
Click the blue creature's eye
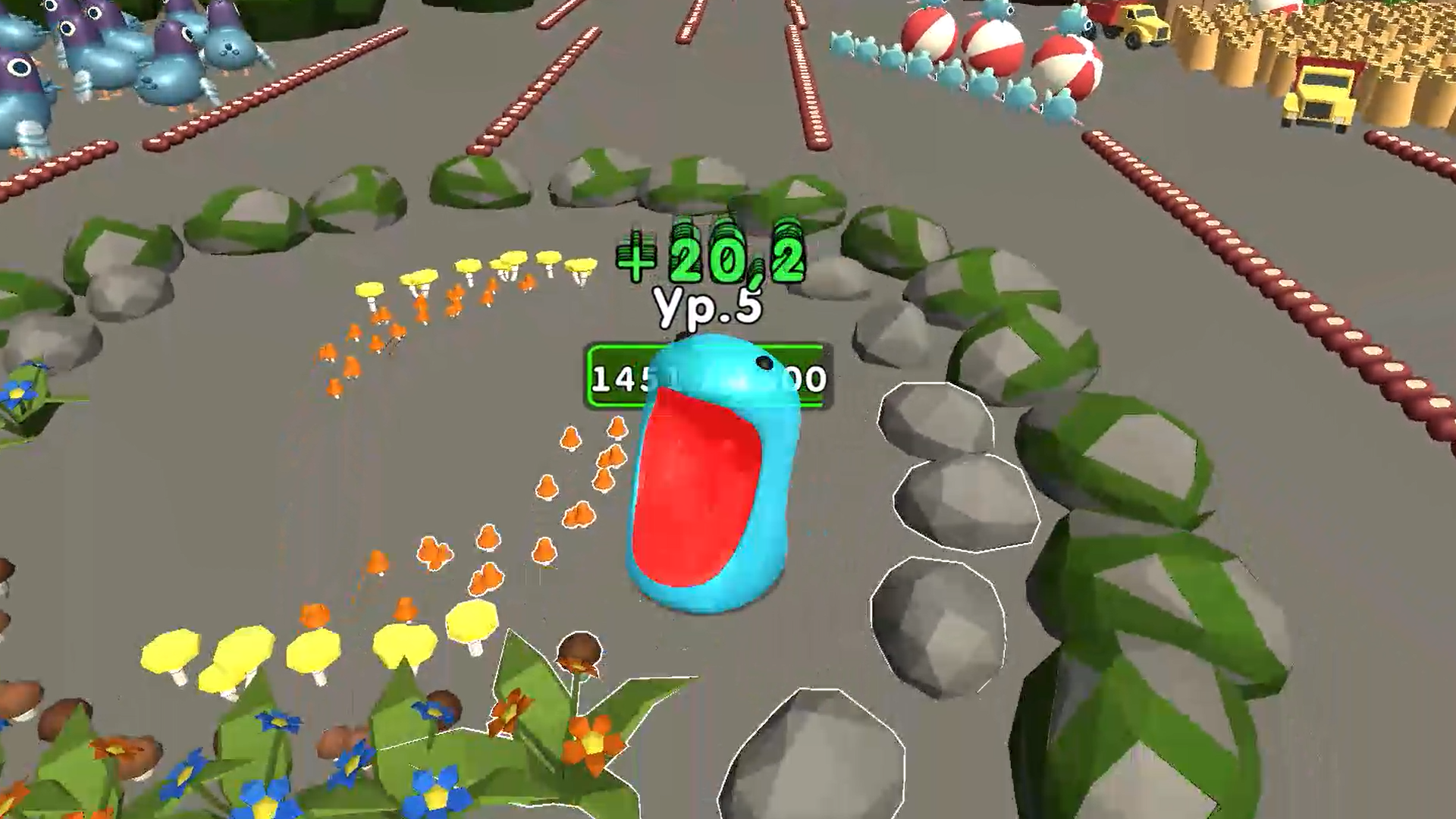pos(762,364)
